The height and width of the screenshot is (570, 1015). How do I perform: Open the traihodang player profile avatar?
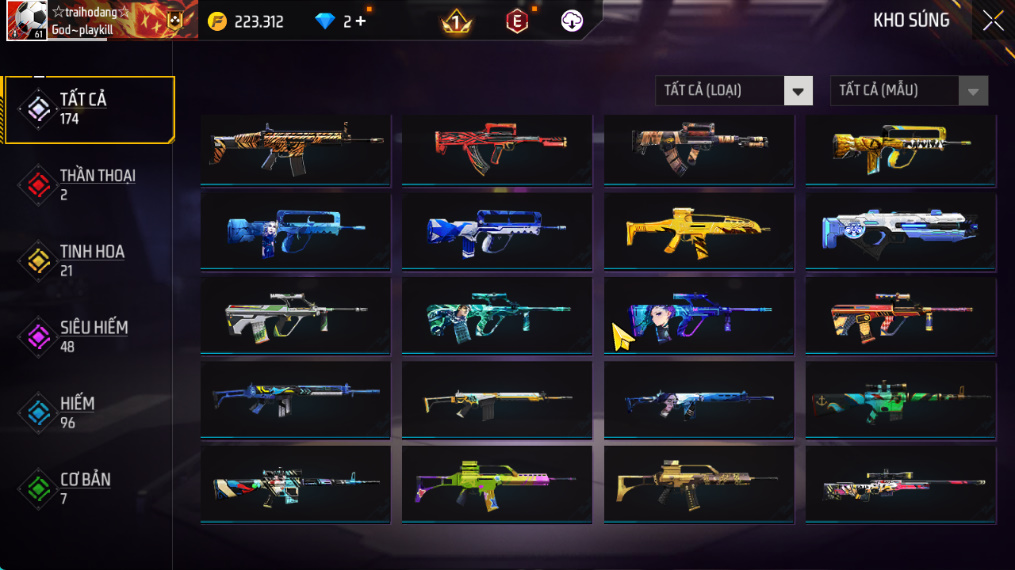point(26,21)
